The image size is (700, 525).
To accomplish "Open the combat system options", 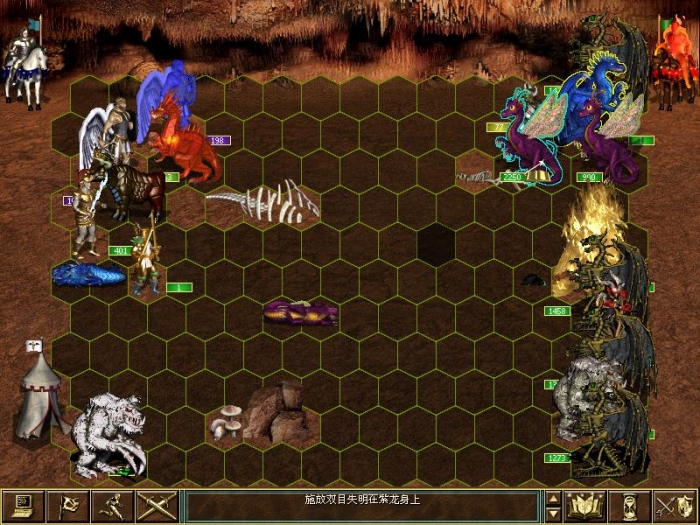I will [x=23, y=505].
